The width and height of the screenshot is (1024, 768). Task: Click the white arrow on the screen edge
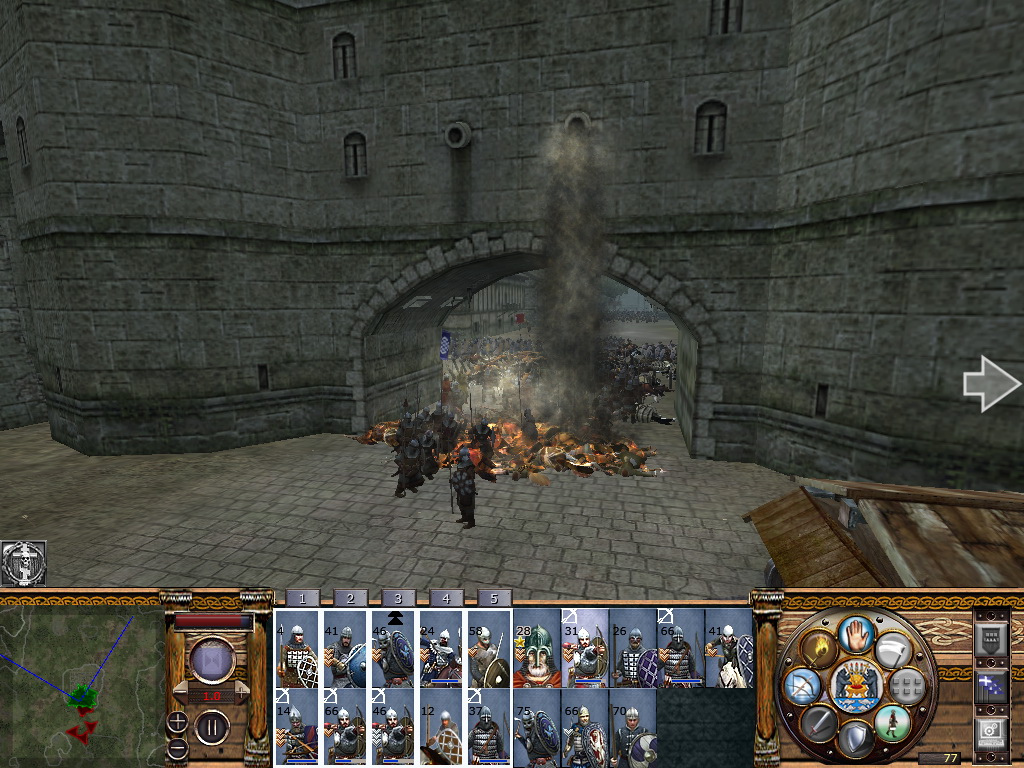click(990, 384)
